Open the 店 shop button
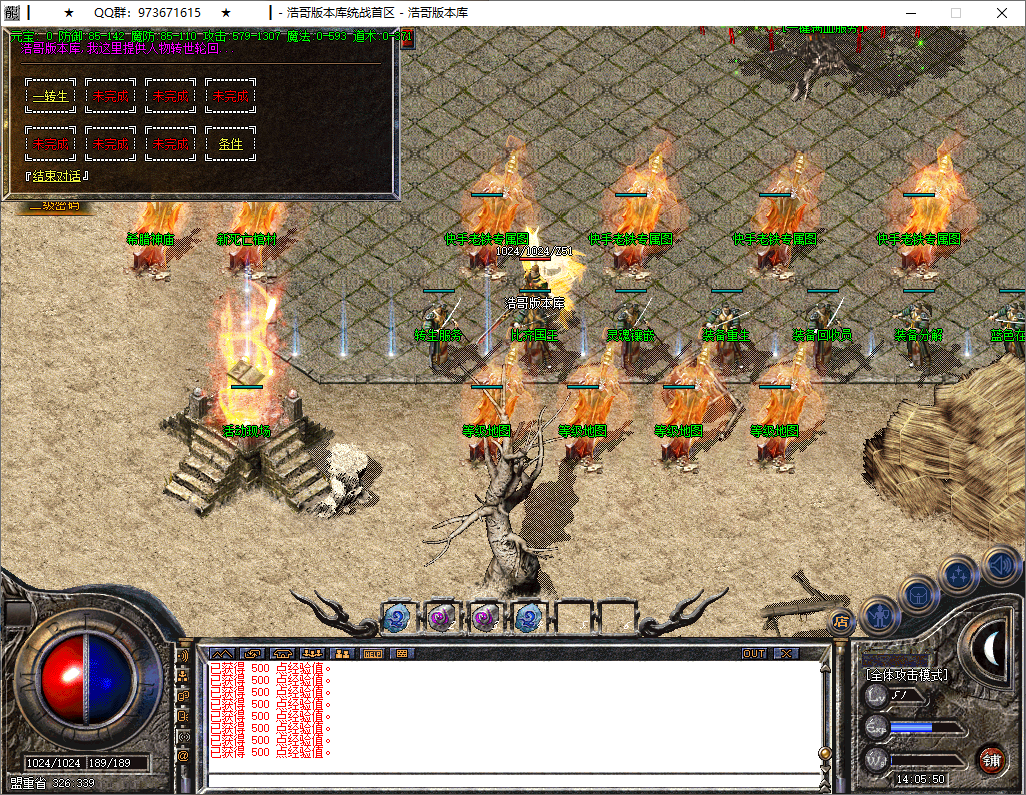Viewport: 1026px width, 795px height. [x=841, y=621]
